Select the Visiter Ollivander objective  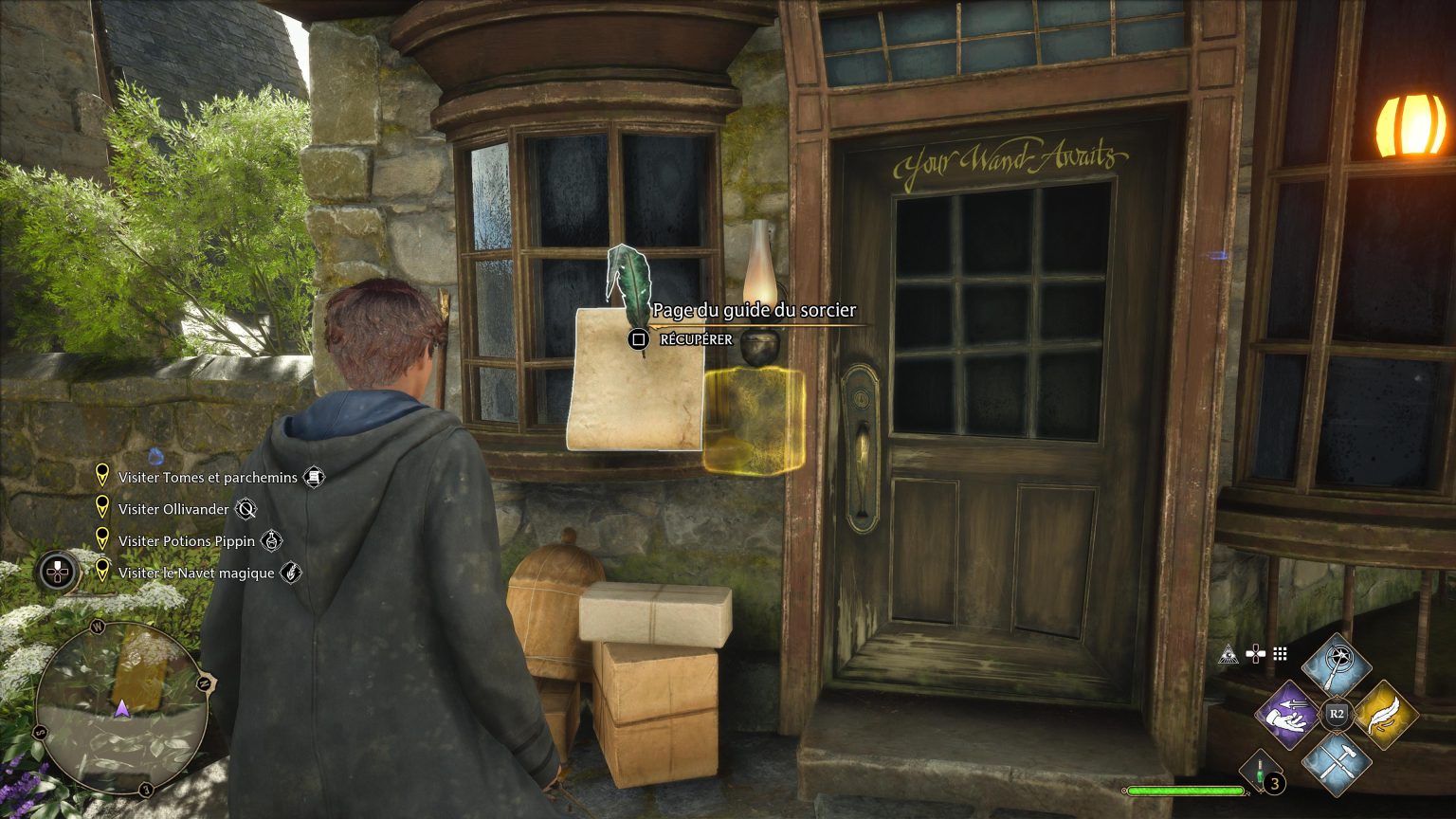click(x=173, y=509)
